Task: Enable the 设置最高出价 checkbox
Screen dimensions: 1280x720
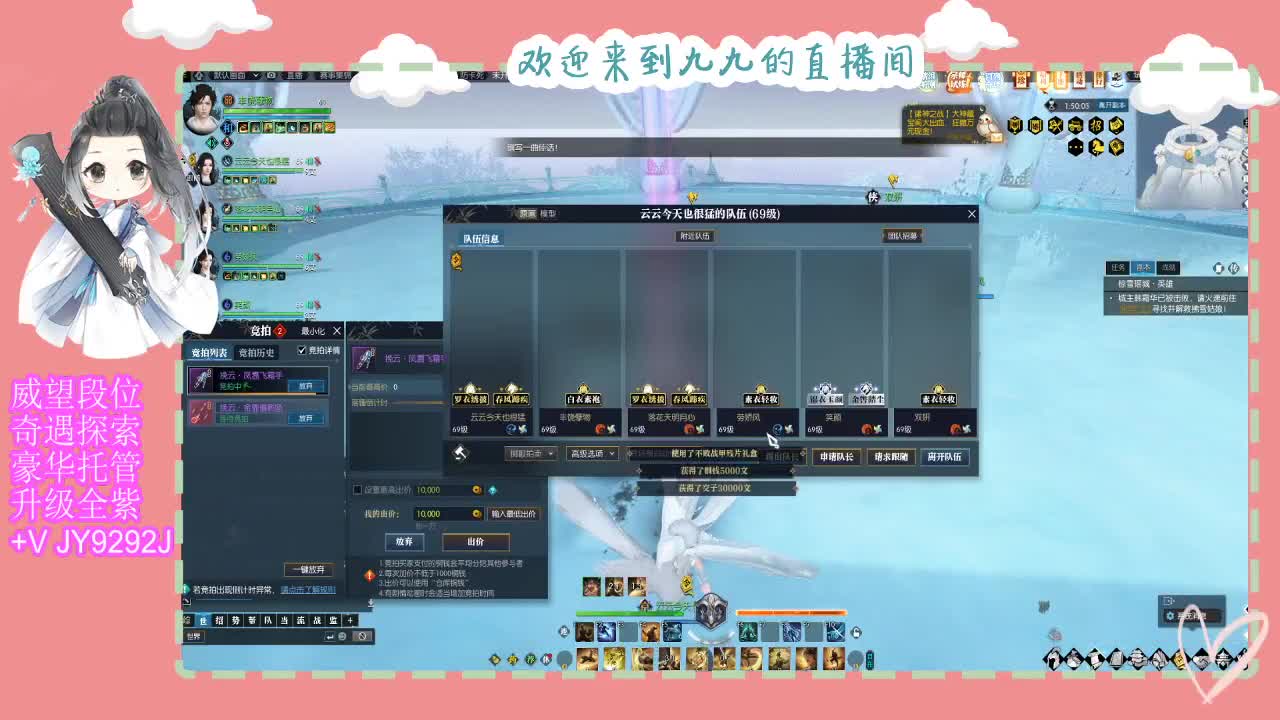Action: coord(358,488)
